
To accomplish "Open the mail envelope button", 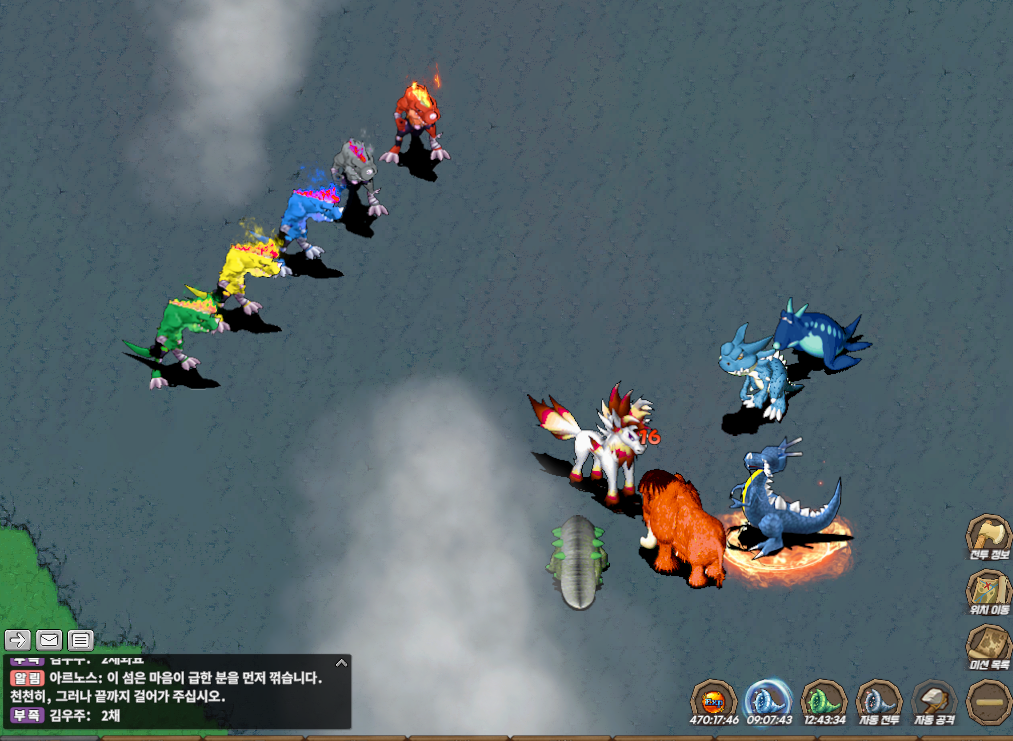I will (x=49, y=639).
